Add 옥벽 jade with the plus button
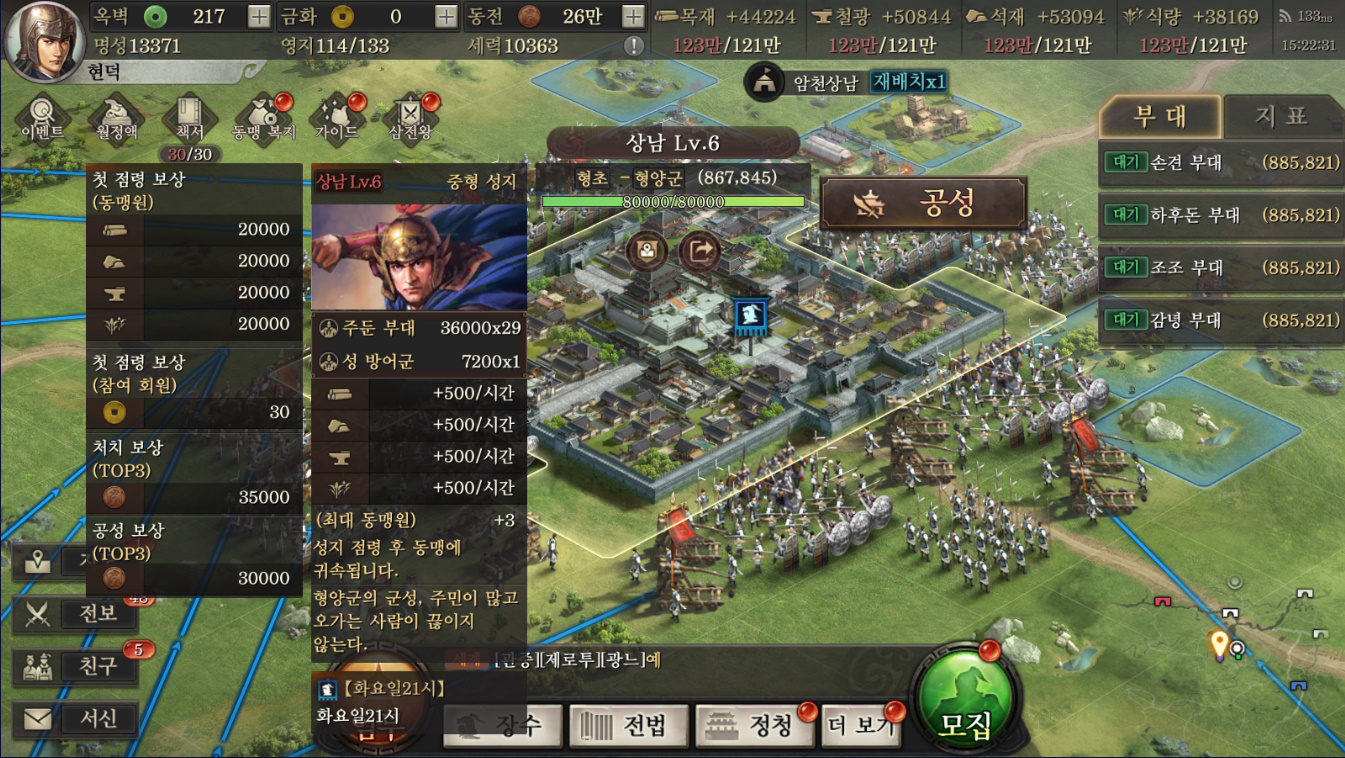This screenshot has width=1345, height=758. point(258,16)
